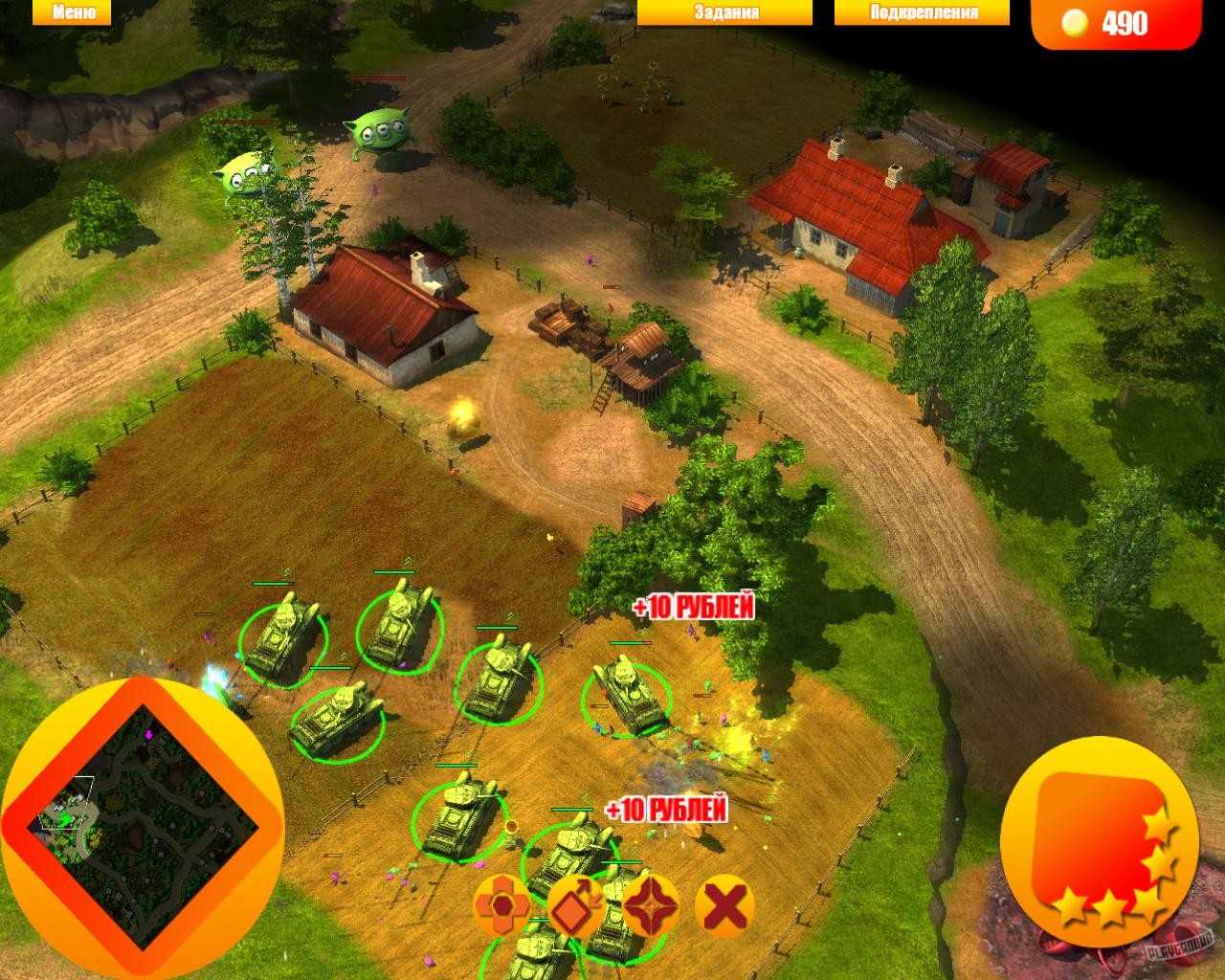This screenshot has width=1225, height=980.
Task: Toggle selection of the leftmost tank
Action: pos(282,632)
